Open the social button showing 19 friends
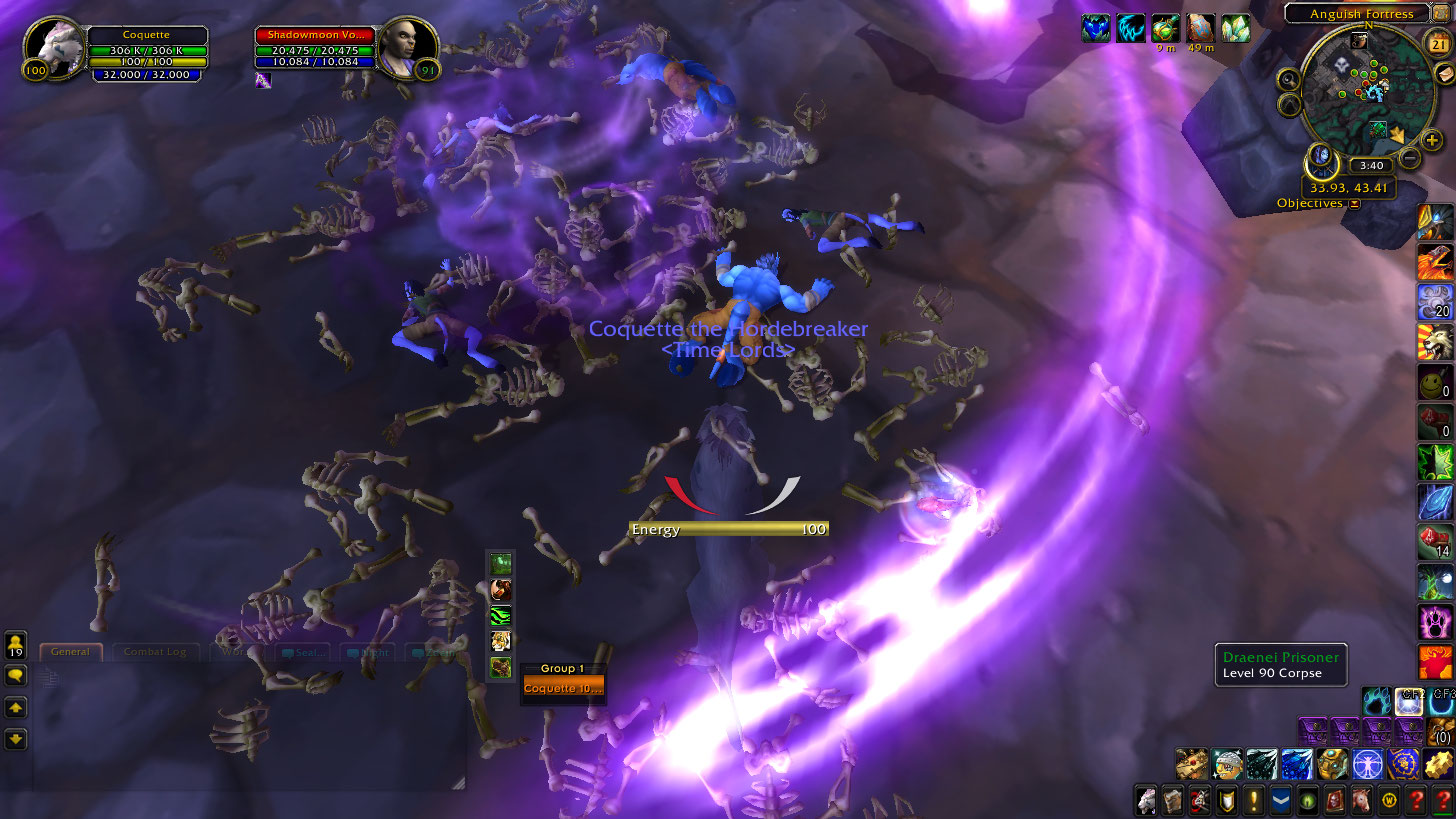1456x819 pixels. (15, 643)
